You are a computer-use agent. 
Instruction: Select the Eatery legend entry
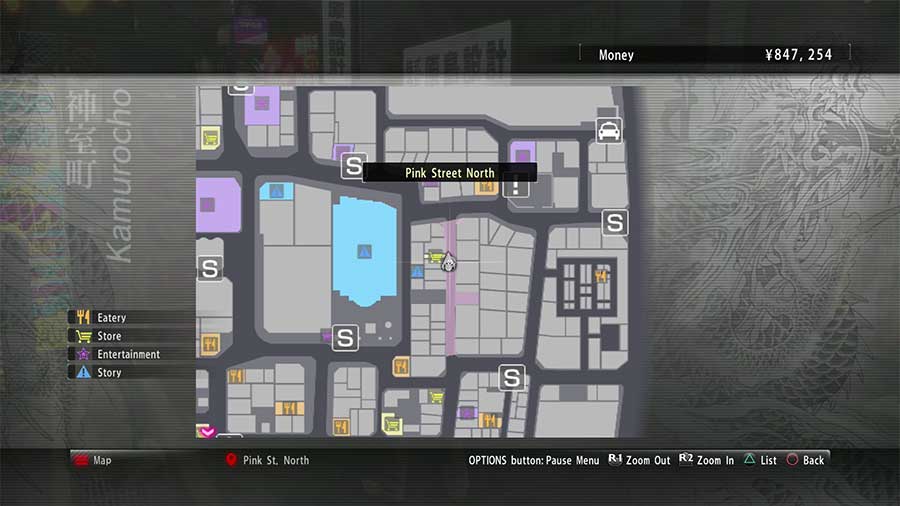[110, 318]
